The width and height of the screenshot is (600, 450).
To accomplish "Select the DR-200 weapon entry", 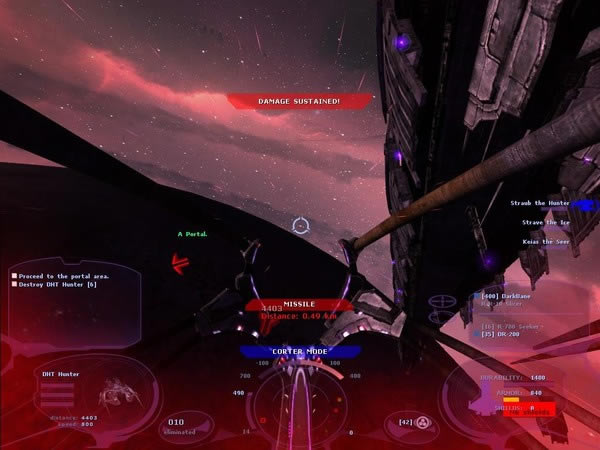I will [x=505, y=334].
